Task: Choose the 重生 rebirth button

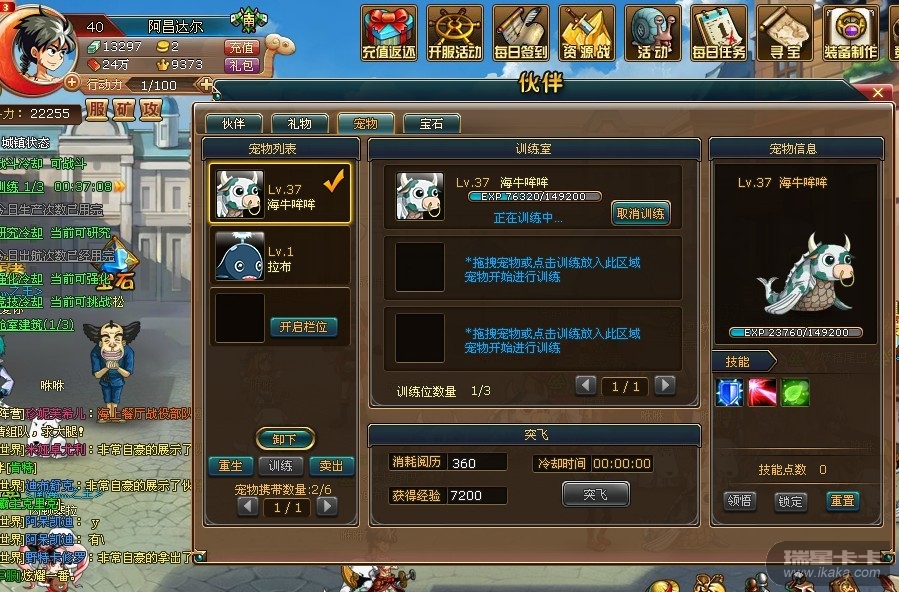Action: (x=231, y=466)
